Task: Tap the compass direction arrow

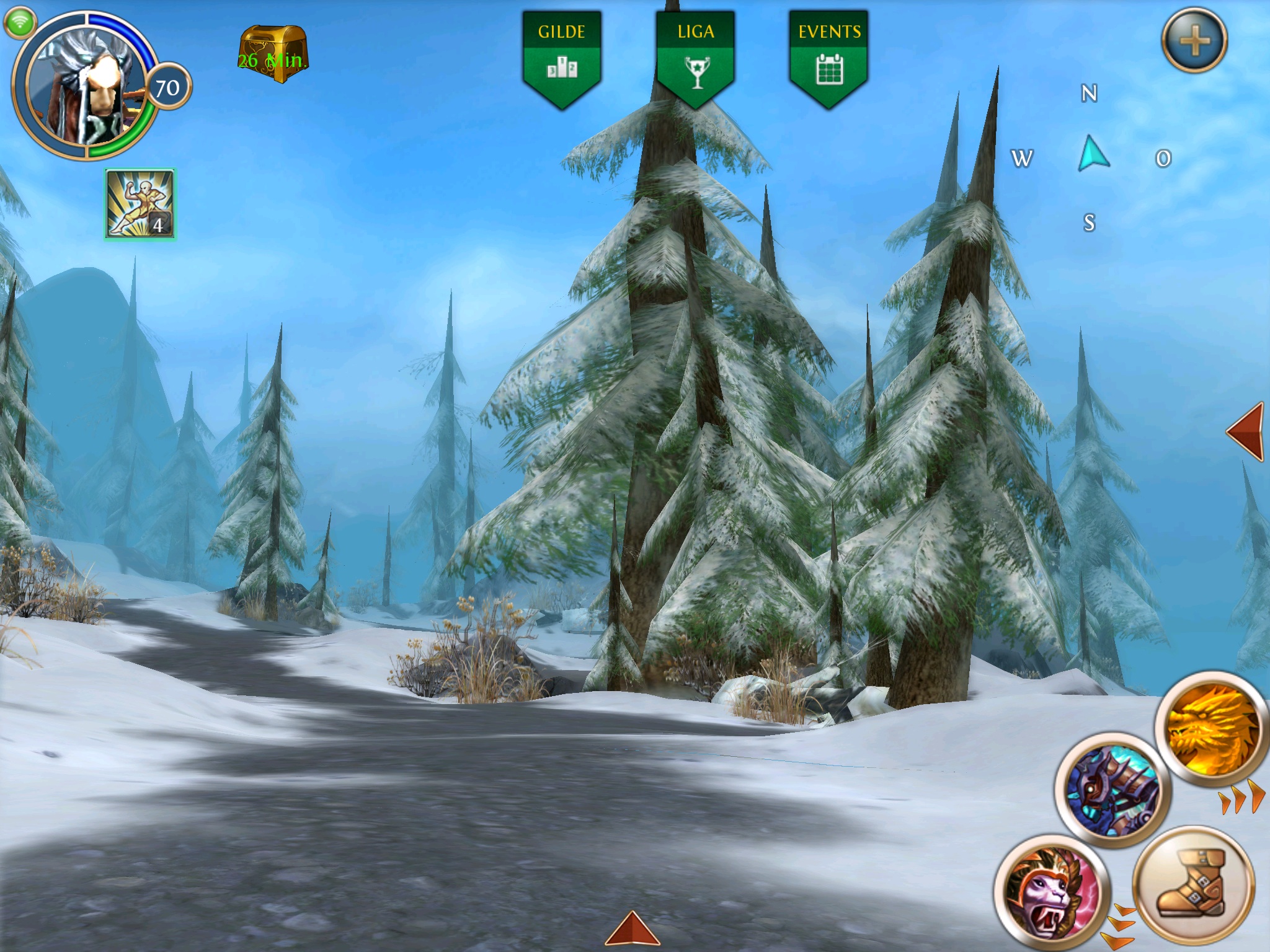Action: coord(1093,155)
